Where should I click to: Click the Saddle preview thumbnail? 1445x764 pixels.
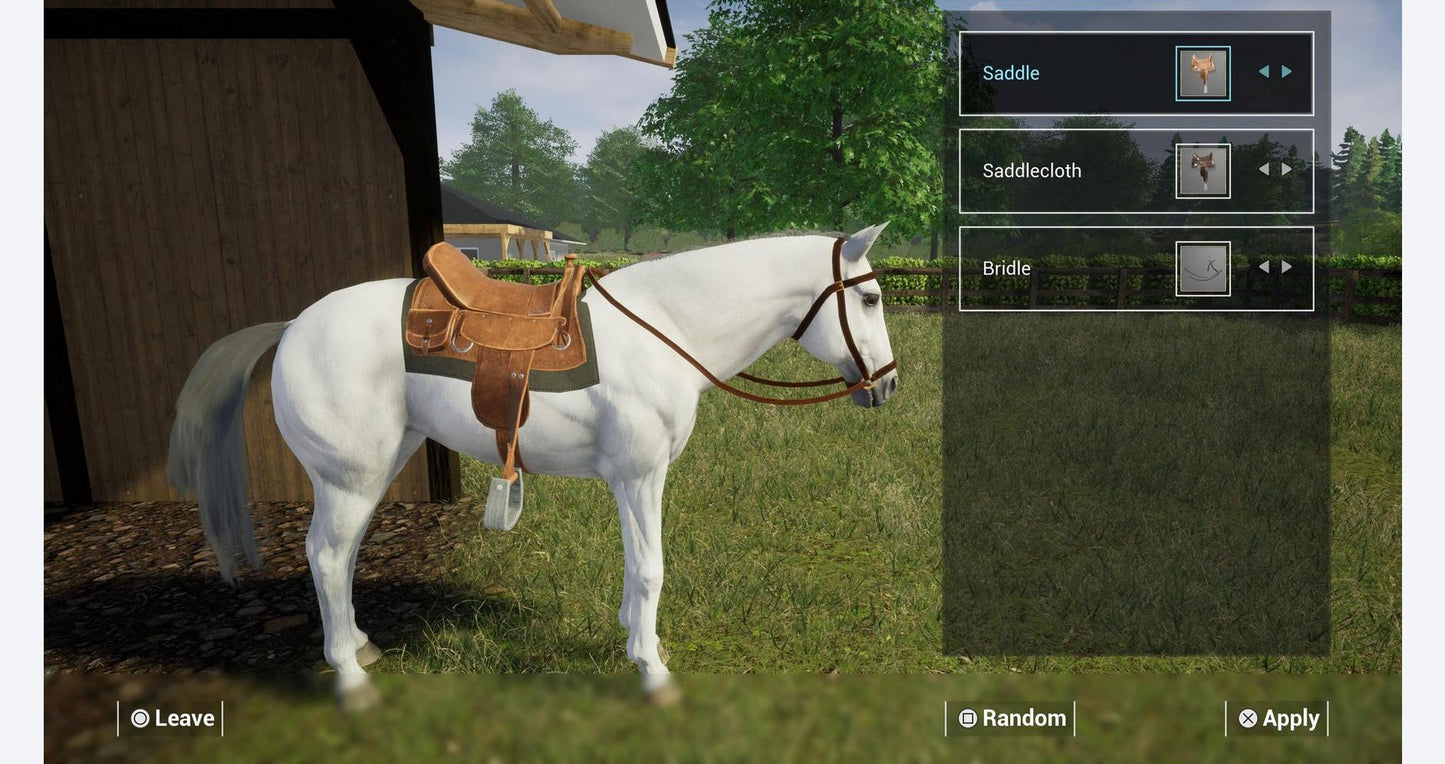click(x=1203, y=73)
